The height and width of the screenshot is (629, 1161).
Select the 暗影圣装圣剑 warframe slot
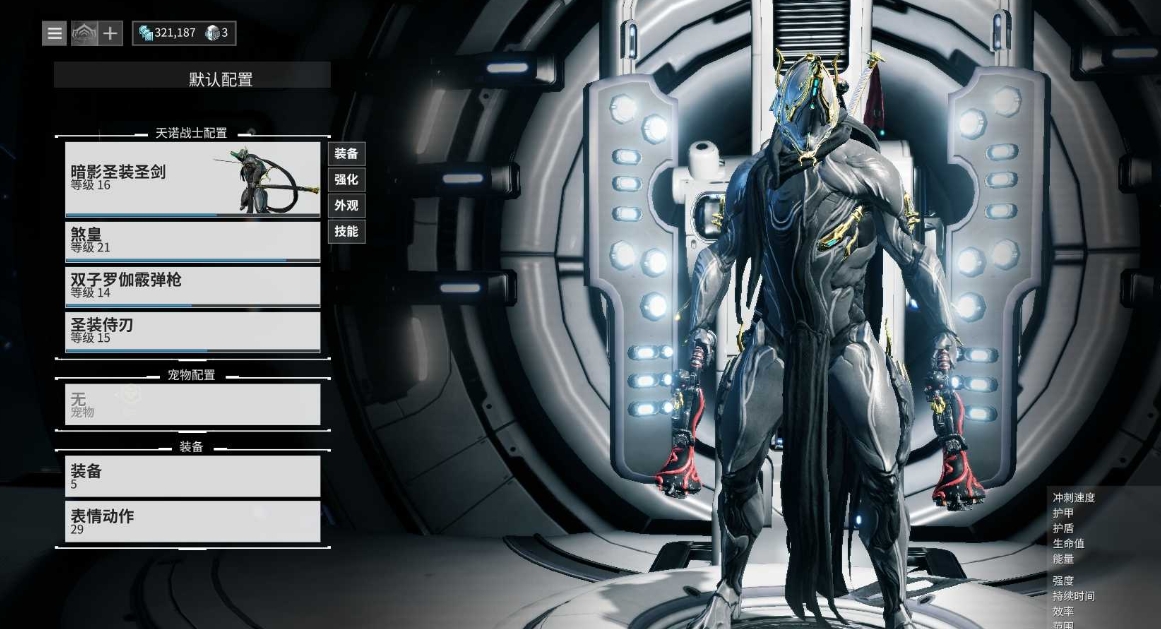click(192, 178)
